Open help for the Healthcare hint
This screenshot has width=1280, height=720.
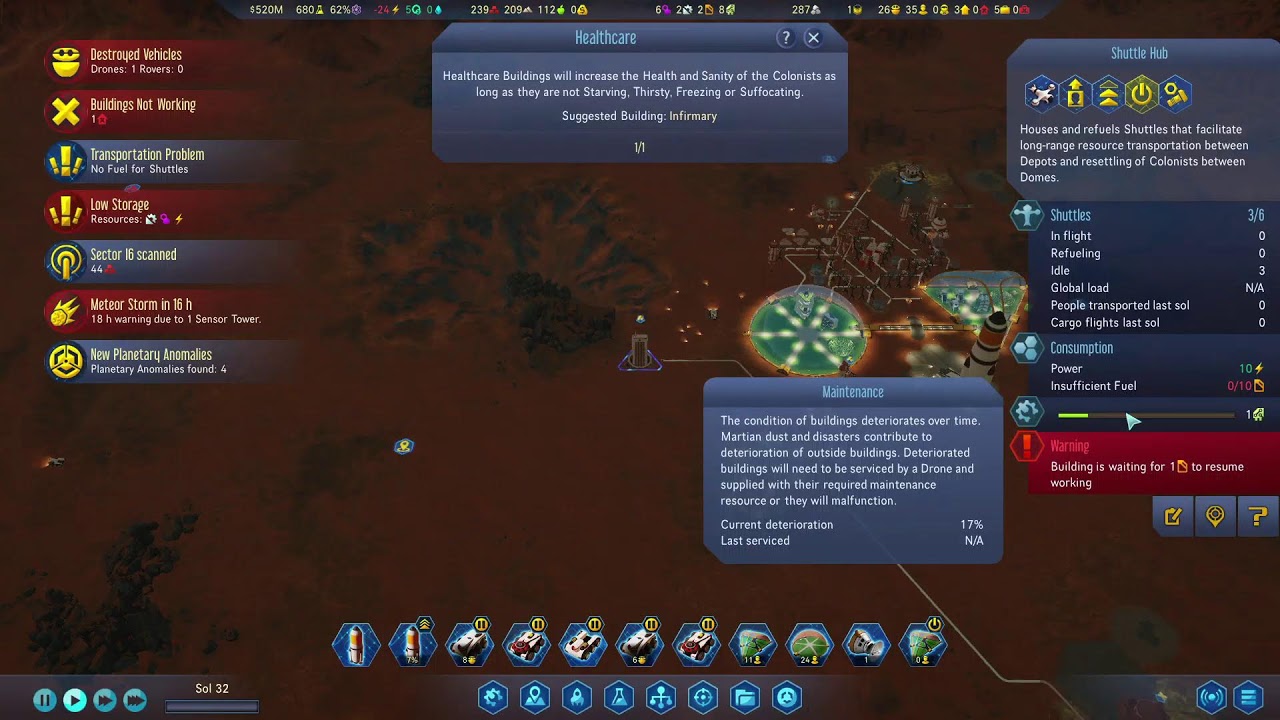(x=786, y=38)
